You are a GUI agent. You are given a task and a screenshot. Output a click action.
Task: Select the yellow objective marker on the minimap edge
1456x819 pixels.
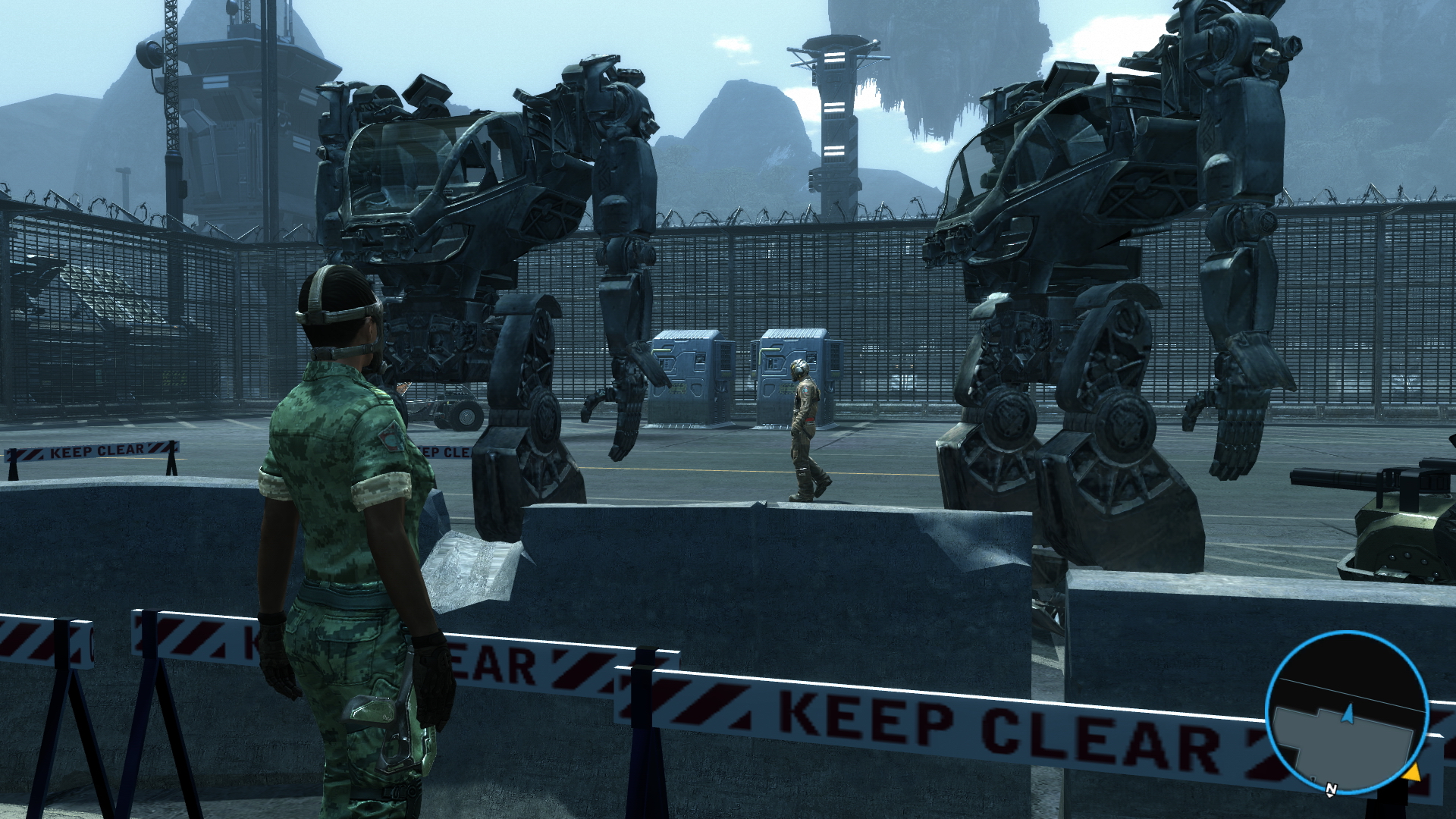click(x=1410, y=773)
